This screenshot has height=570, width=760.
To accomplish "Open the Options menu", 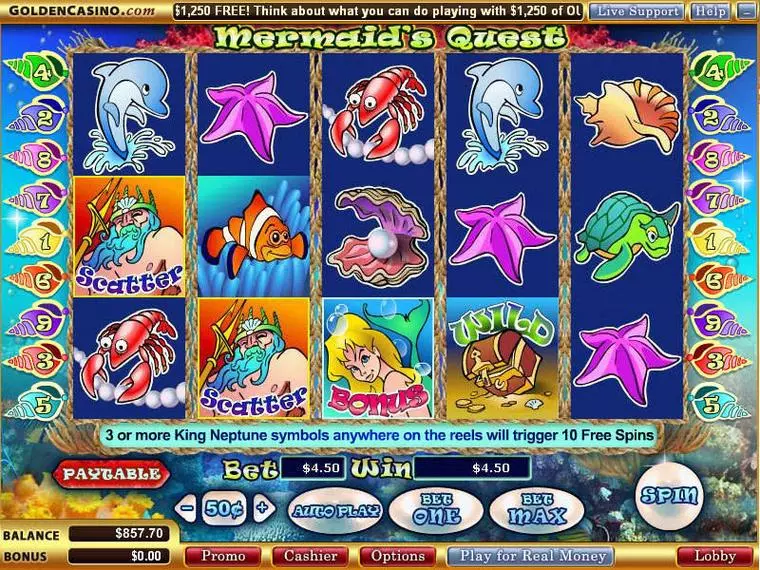I will (398, 556).
